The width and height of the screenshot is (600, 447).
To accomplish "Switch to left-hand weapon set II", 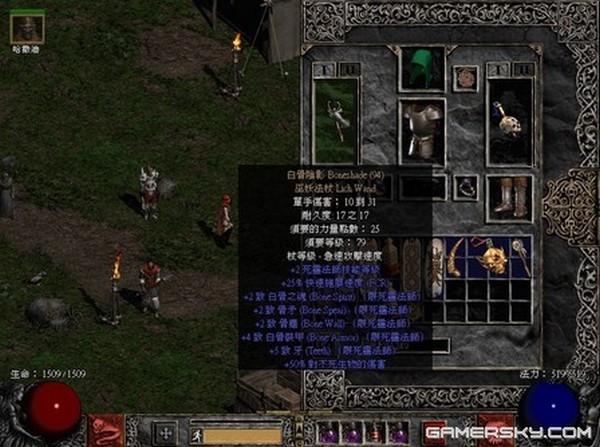I will point(349,69).
